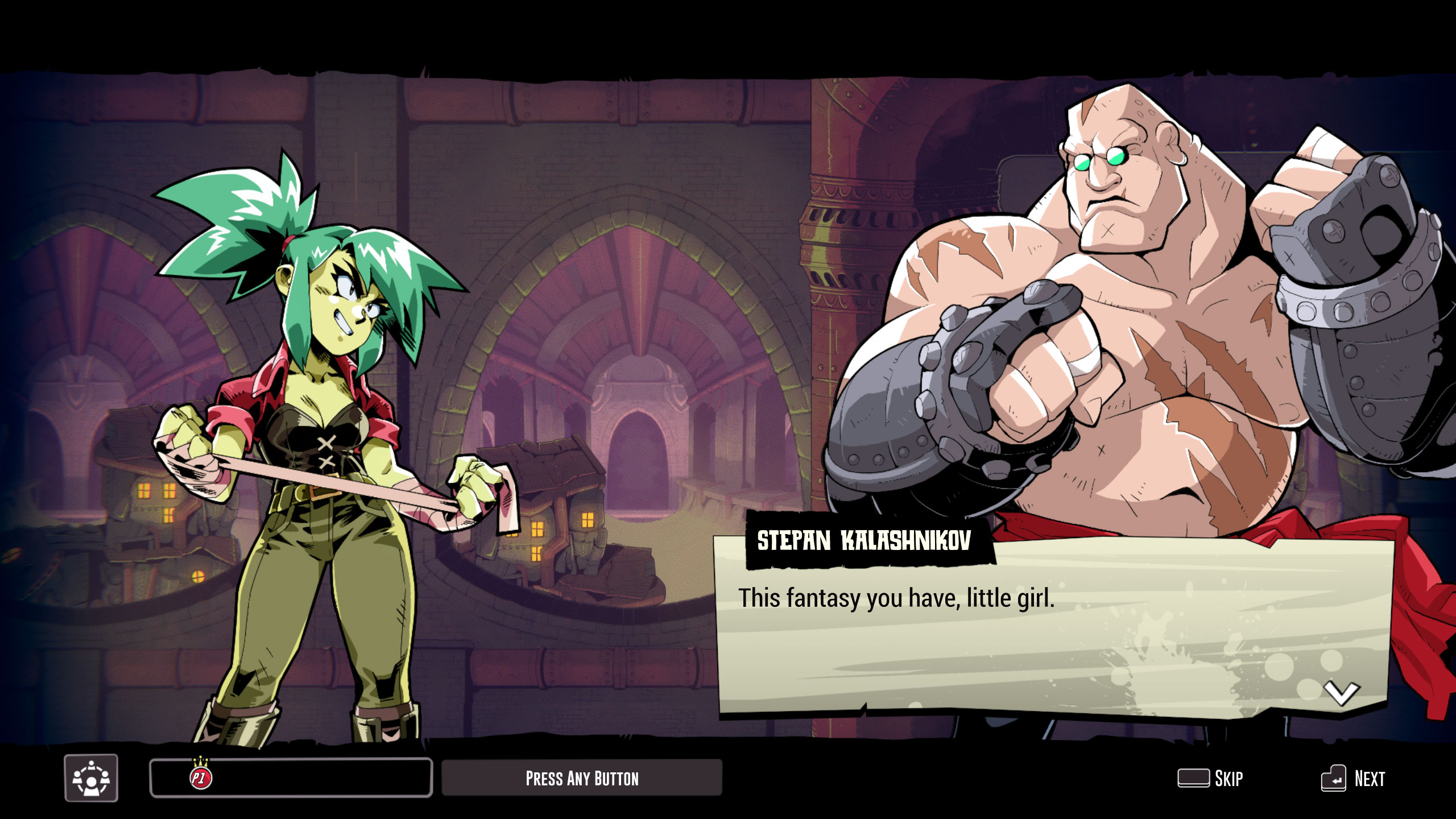Select the P1 player slot
Viewport: 1456px width, 819px height.
pyautogui.click(x=291, y=778)
